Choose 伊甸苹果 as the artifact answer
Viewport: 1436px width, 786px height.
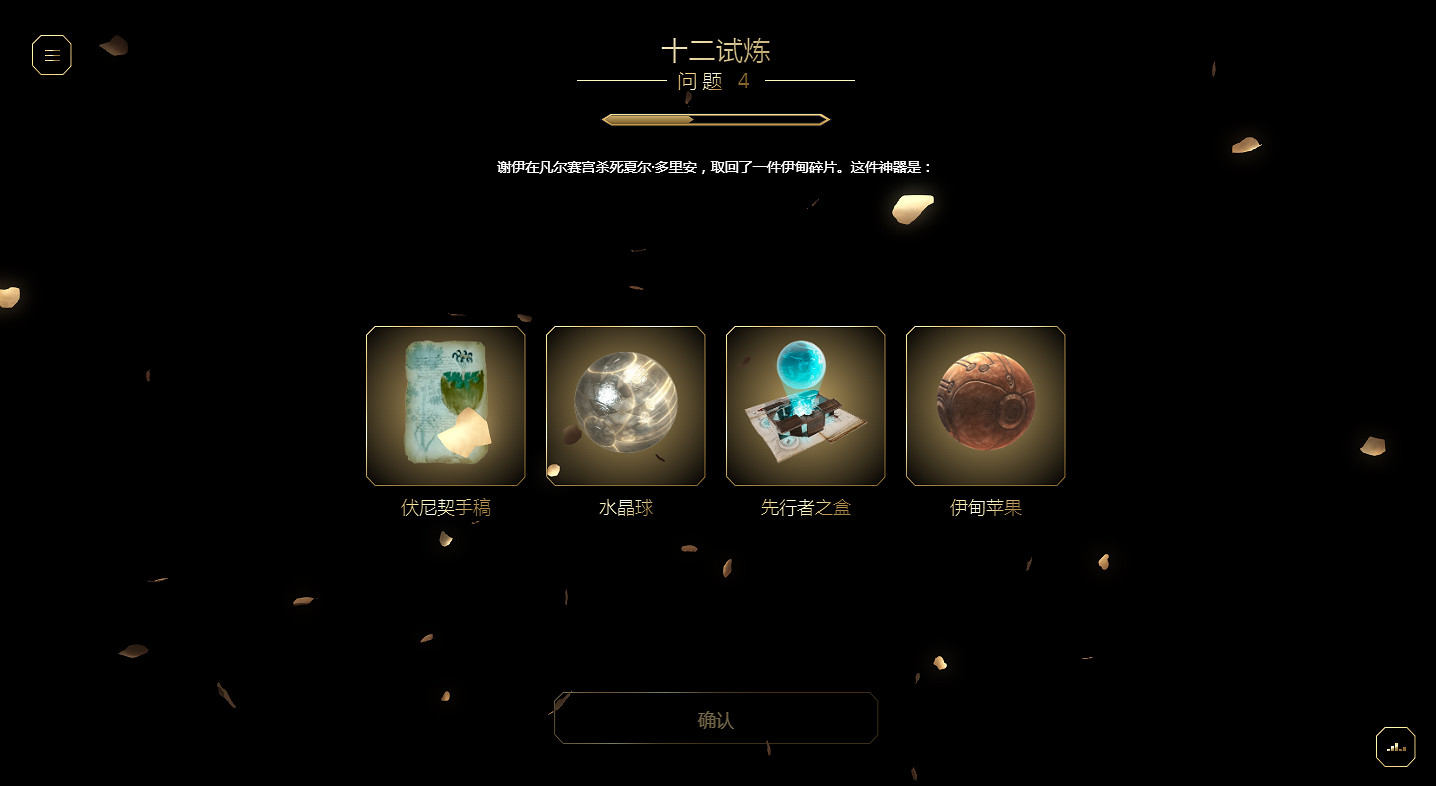click(x=985, y=406)
